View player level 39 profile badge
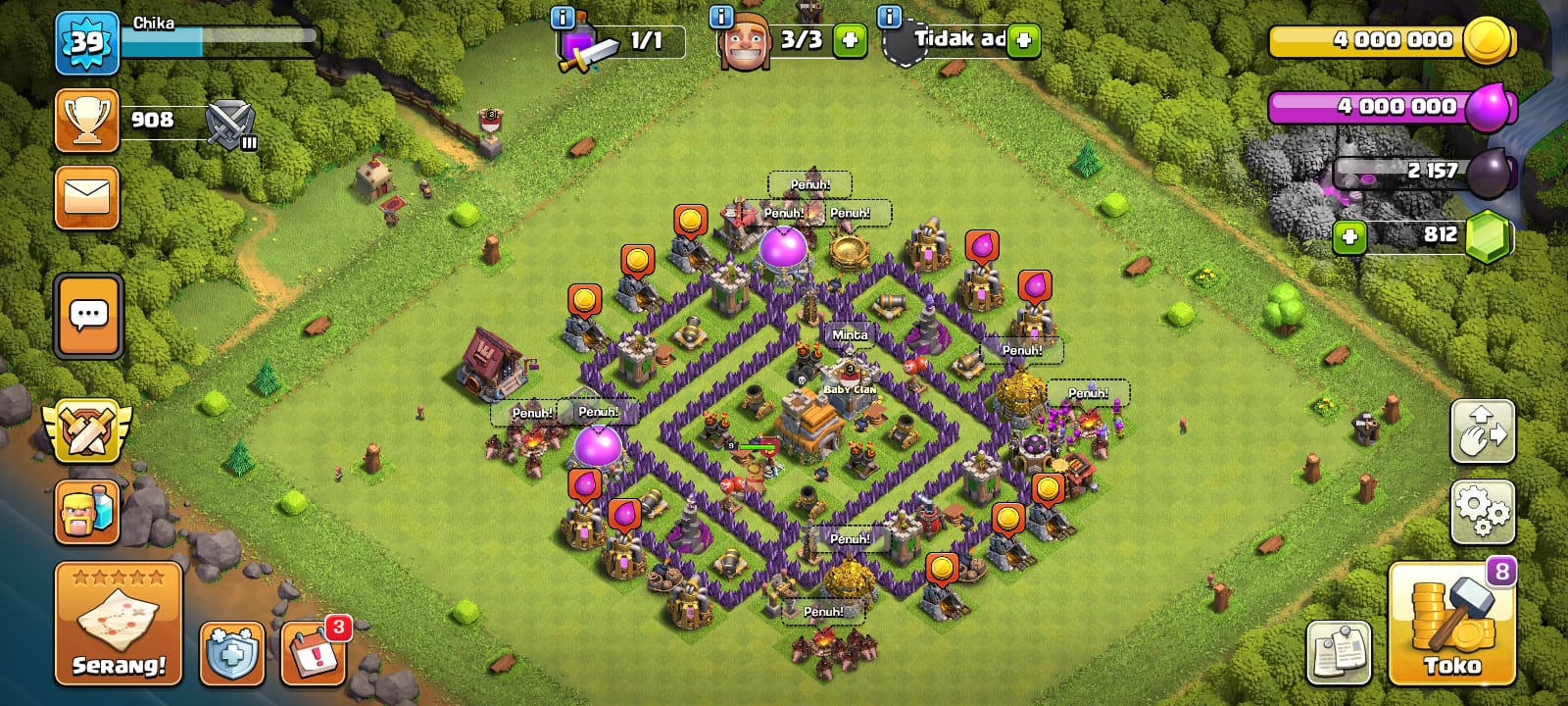Image resolution: width=1568 pixels, height=706 pixels. tap(87, 43)
